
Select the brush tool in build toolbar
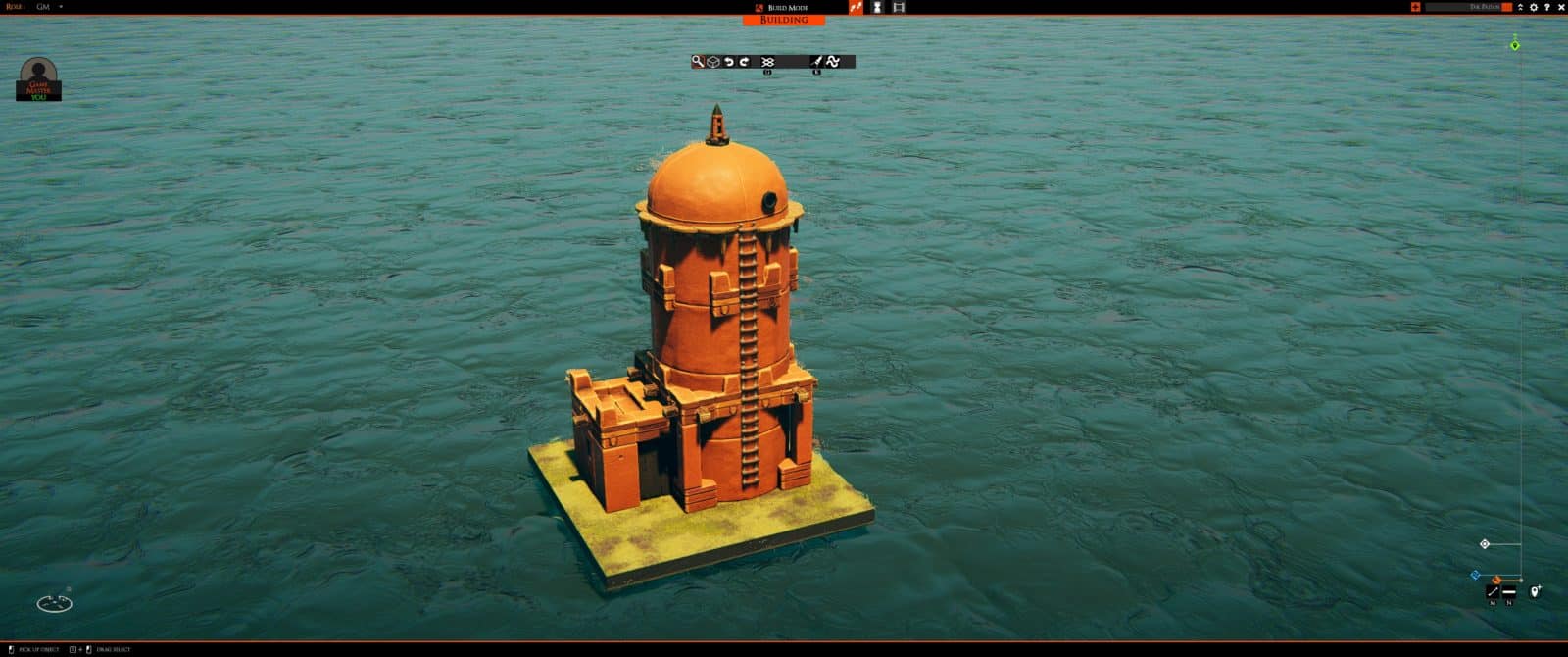click(x=816, y=62)
